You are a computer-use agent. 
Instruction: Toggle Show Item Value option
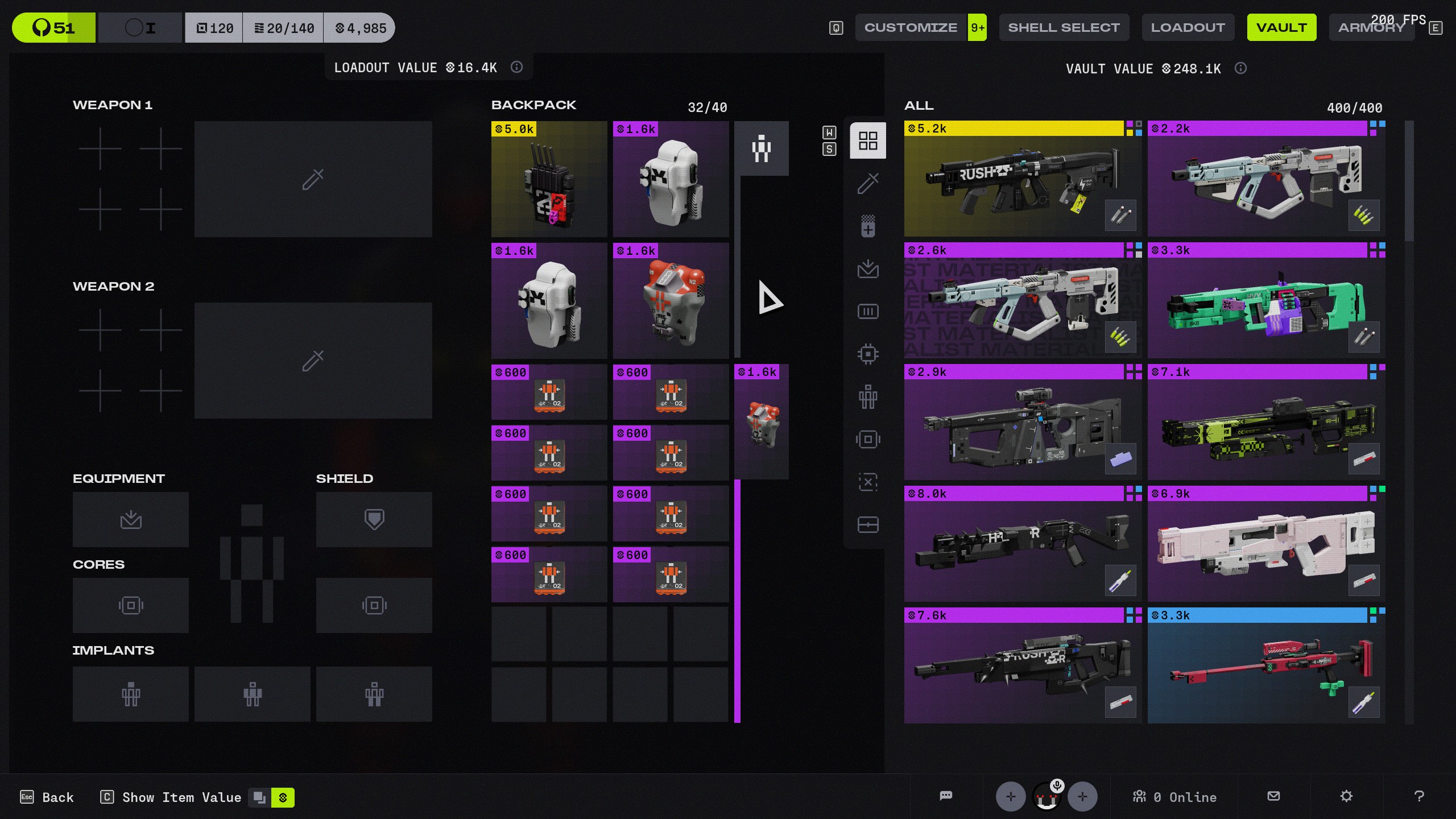[181, 797]
